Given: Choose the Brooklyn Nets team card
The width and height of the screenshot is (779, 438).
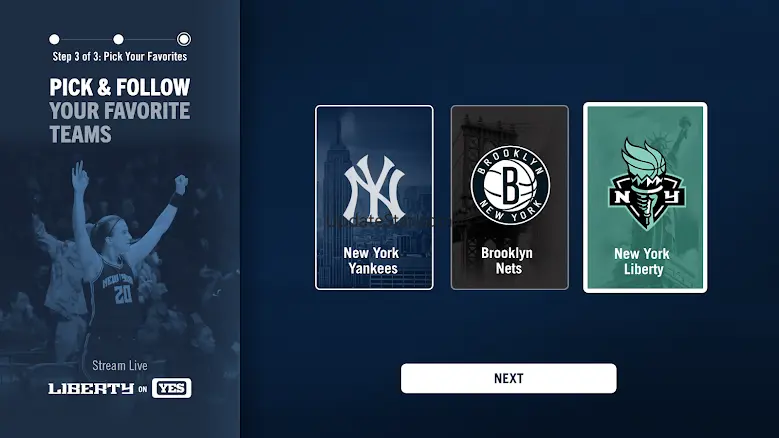Looking at the screenshot, I should pos(509,197).
